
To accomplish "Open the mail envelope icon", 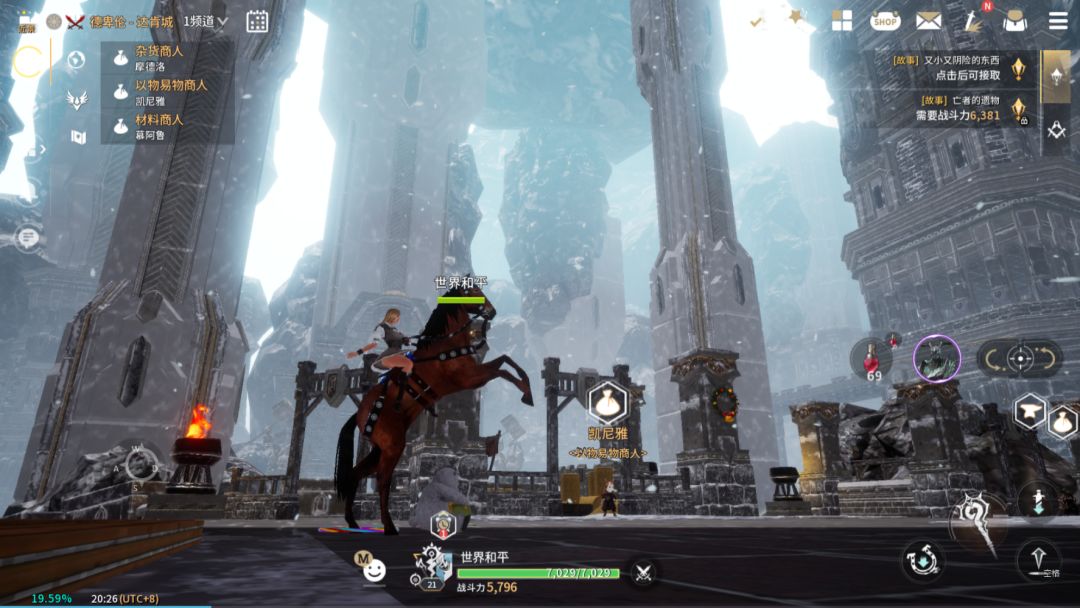I will [x=928, y=20].
